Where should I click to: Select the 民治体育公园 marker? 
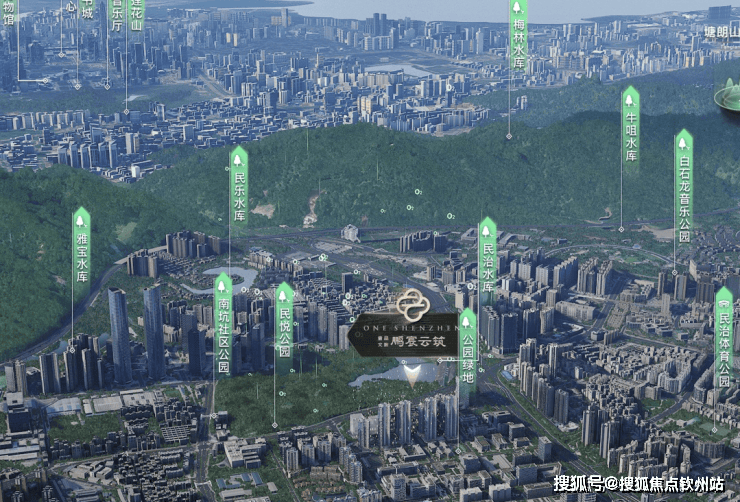(x=724, y=340)
